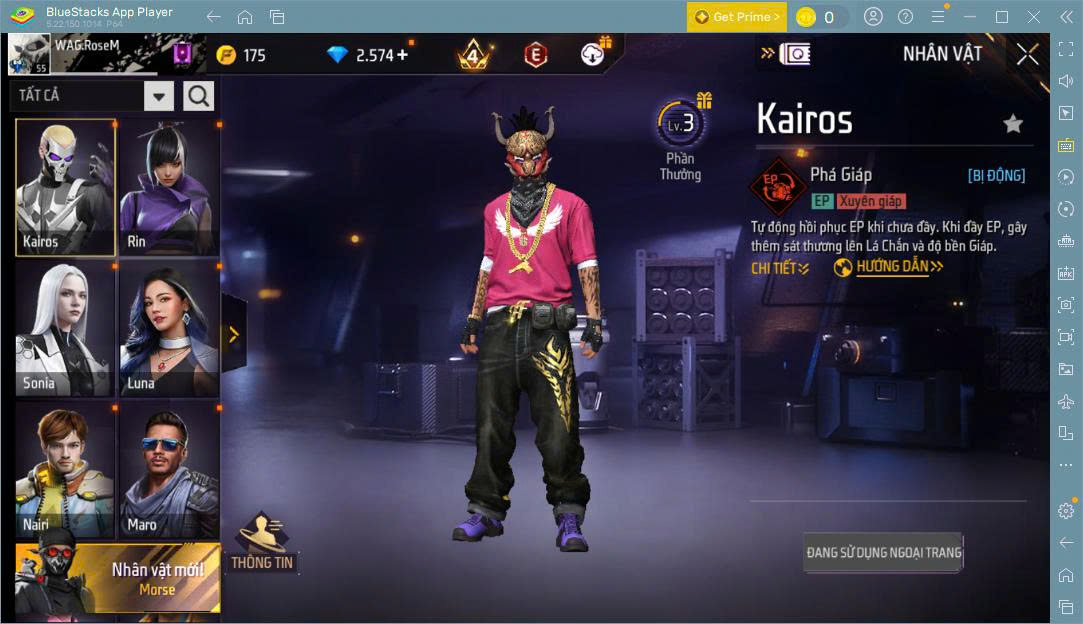Click the ĐANG SỬ DỤNG NGOẠI TRANG button
Screen dimensions: 1083x624
[883, 552]
